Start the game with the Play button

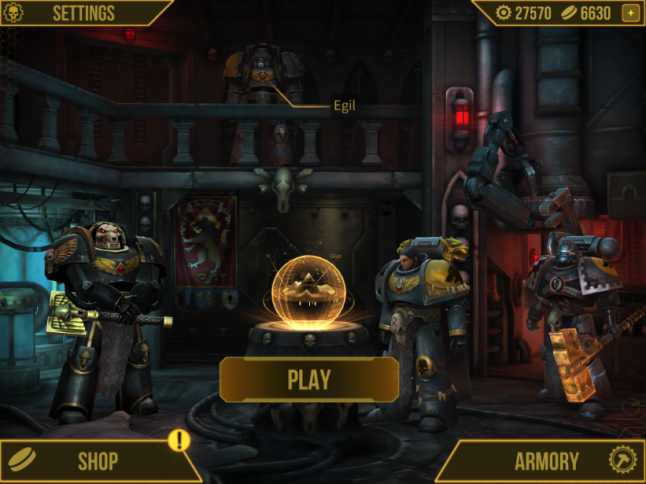point(309,380)
